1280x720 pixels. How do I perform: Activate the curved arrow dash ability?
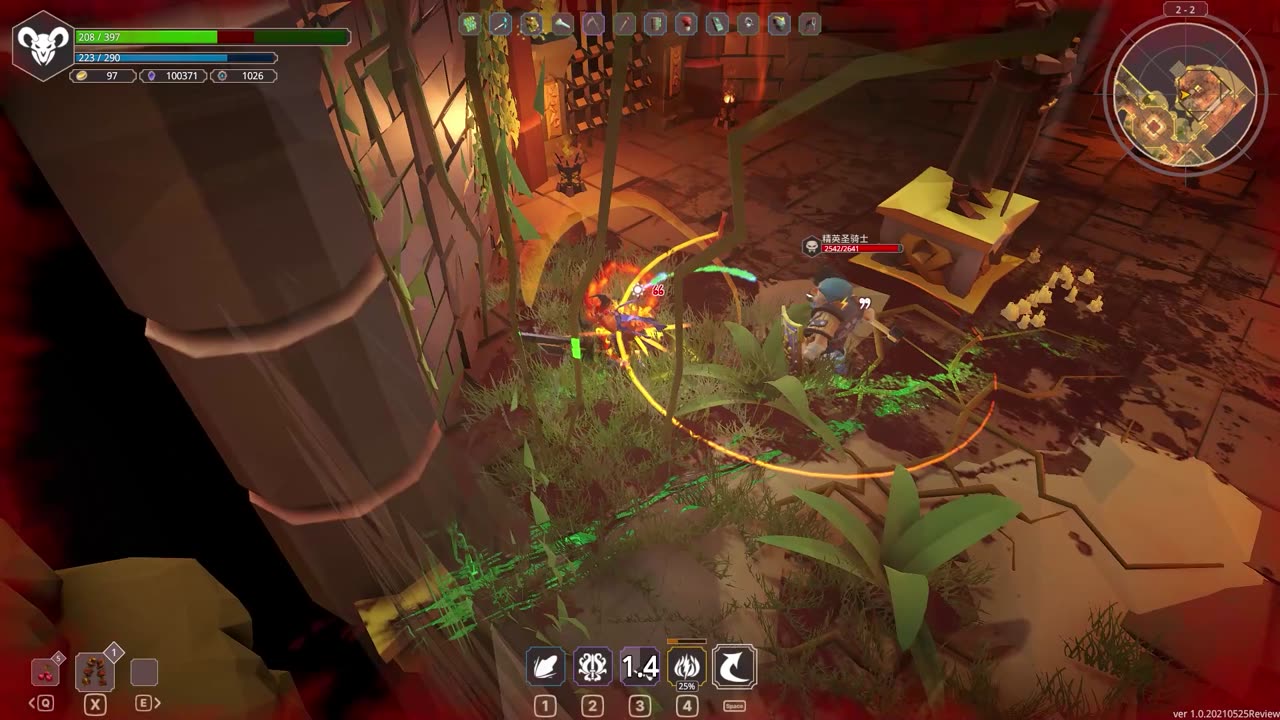pos(734,667)
